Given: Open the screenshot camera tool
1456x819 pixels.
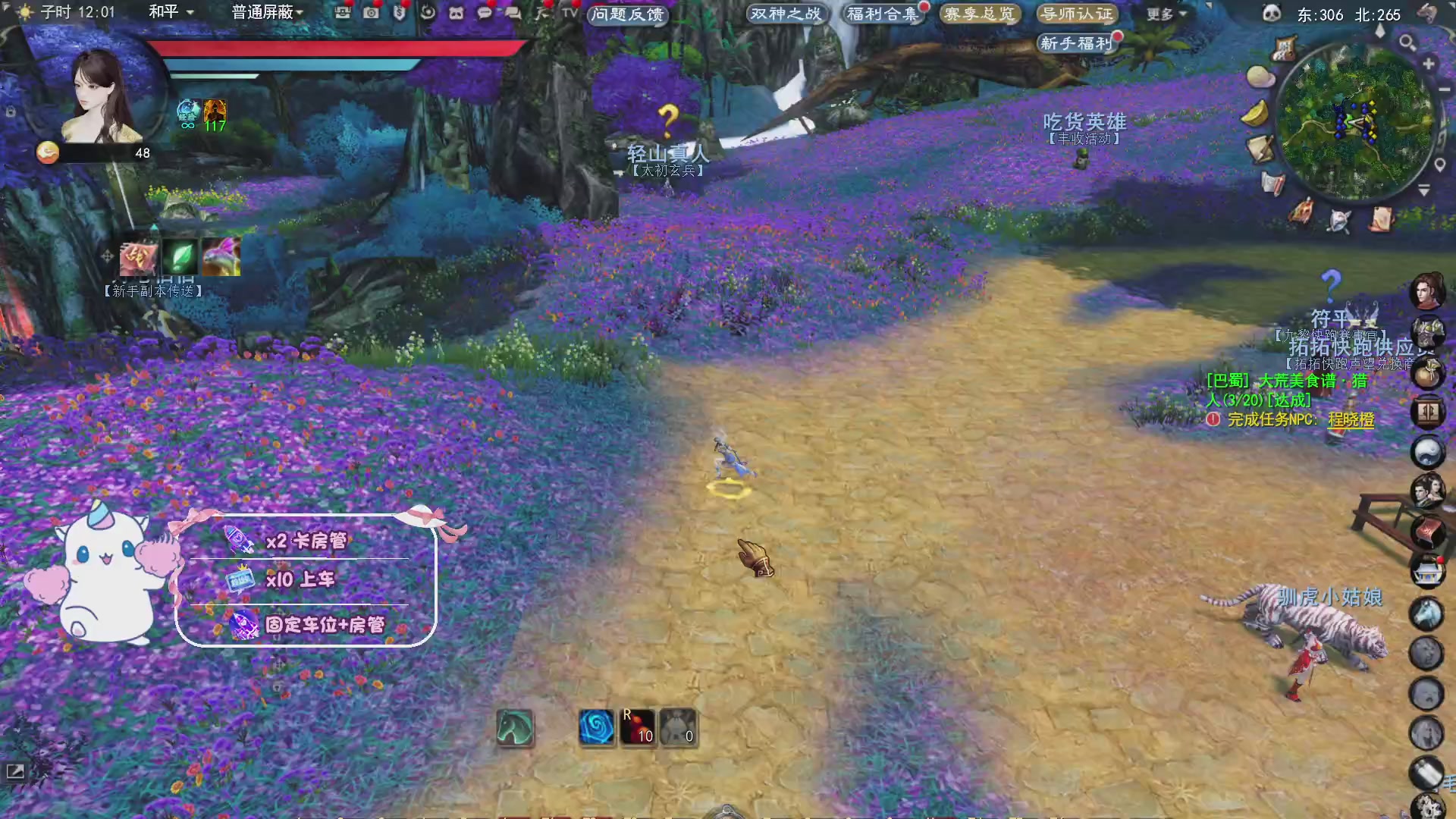Looking at the screenshot, I should tap(370, 13).
